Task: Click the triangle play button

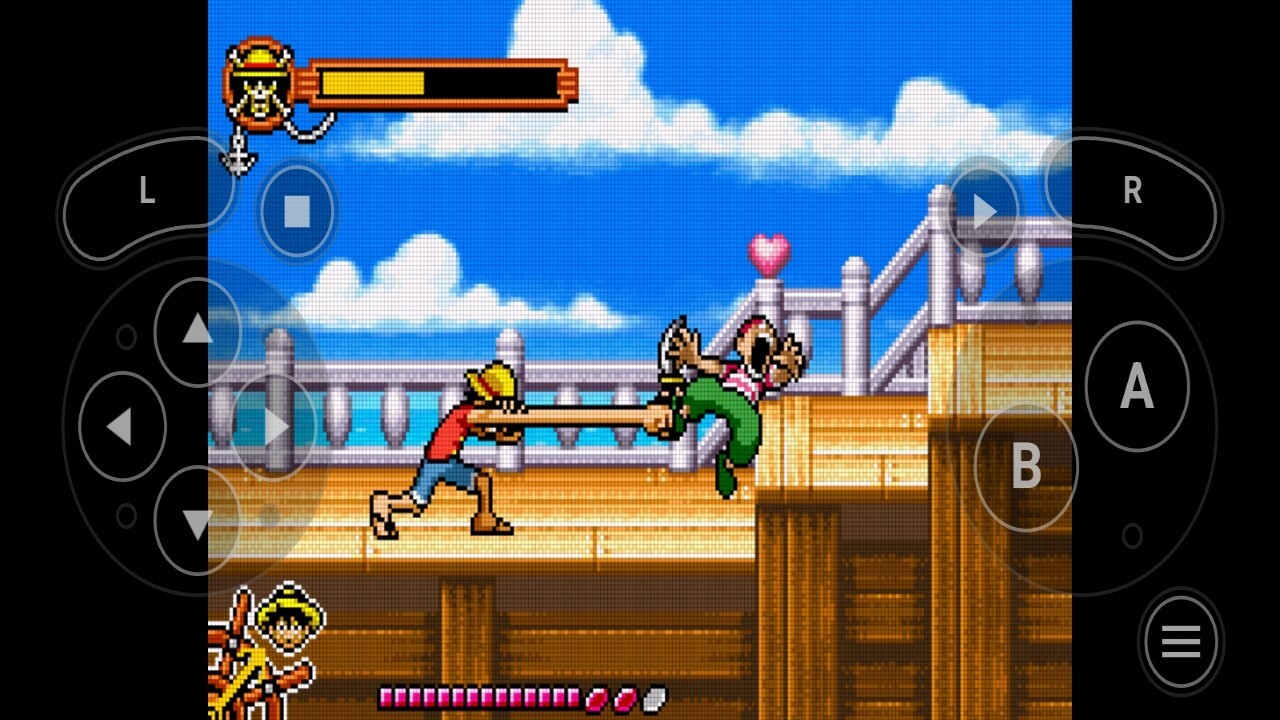Action: pyautogui.click(x=984, y=211)
